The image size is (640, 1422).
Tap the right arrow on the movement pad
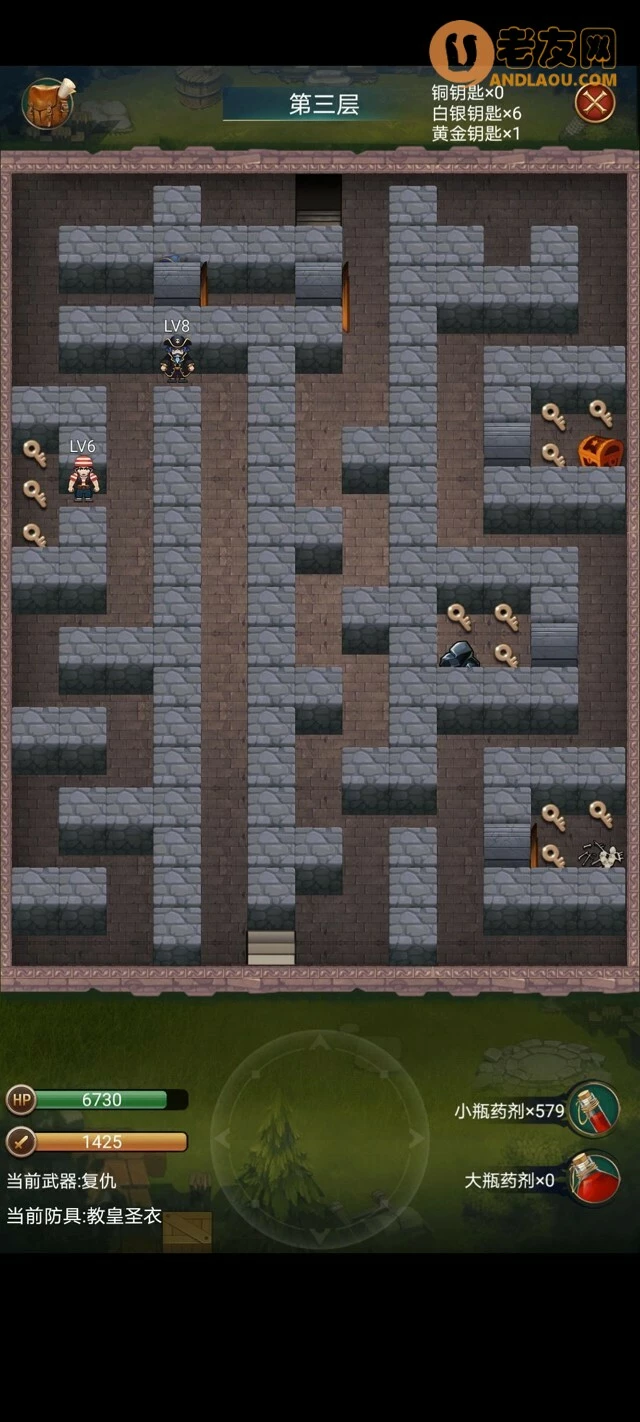(414, 1139)
